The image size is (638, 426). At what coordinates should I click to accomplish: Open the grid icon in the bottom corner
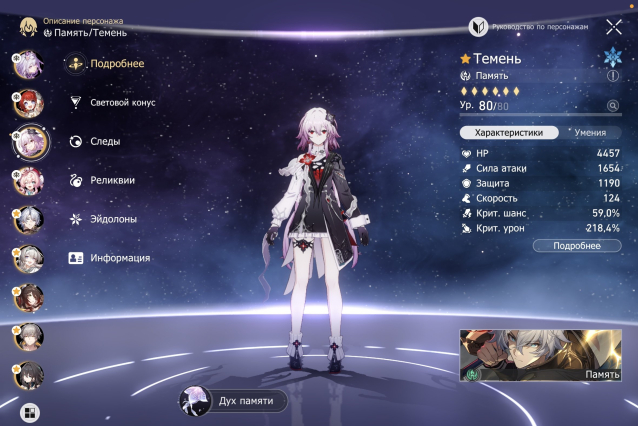[x=29, y=410]
